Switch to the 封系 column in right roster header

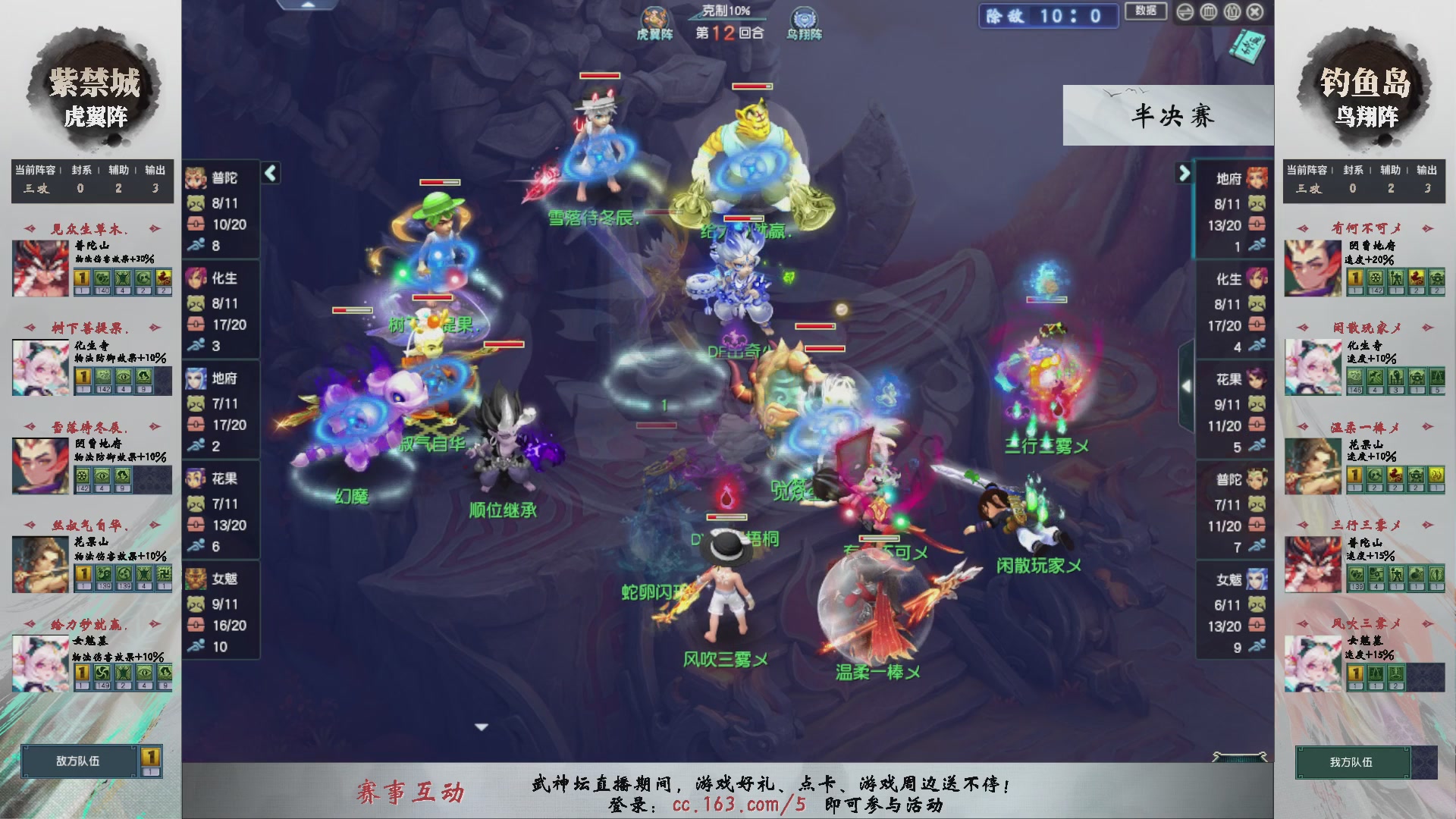click(x=1354, y=171)
